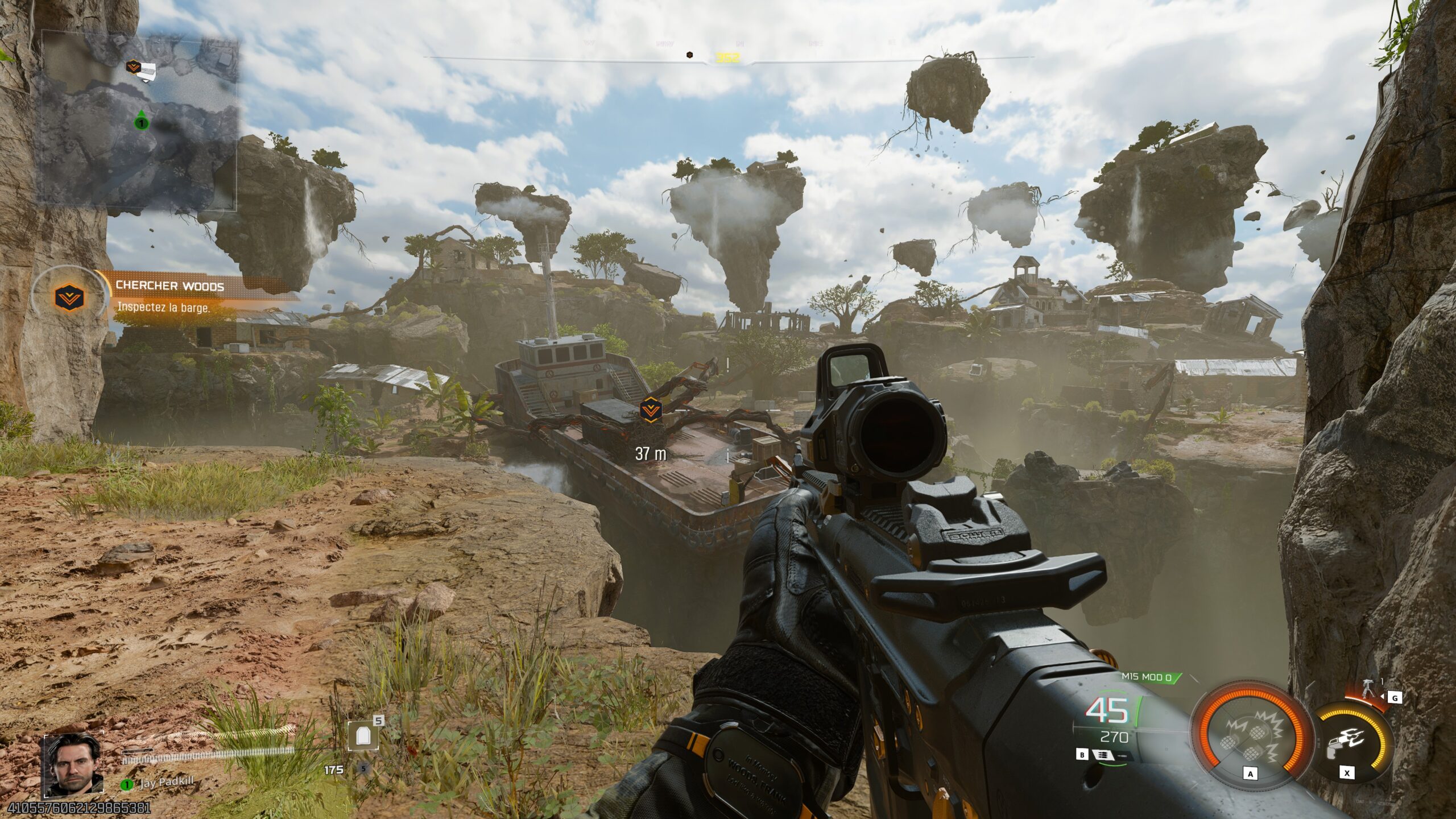This screenshot has height=819, width=1456.
Task: Click the compass bar heading indicator
Action: pos(728,57)
